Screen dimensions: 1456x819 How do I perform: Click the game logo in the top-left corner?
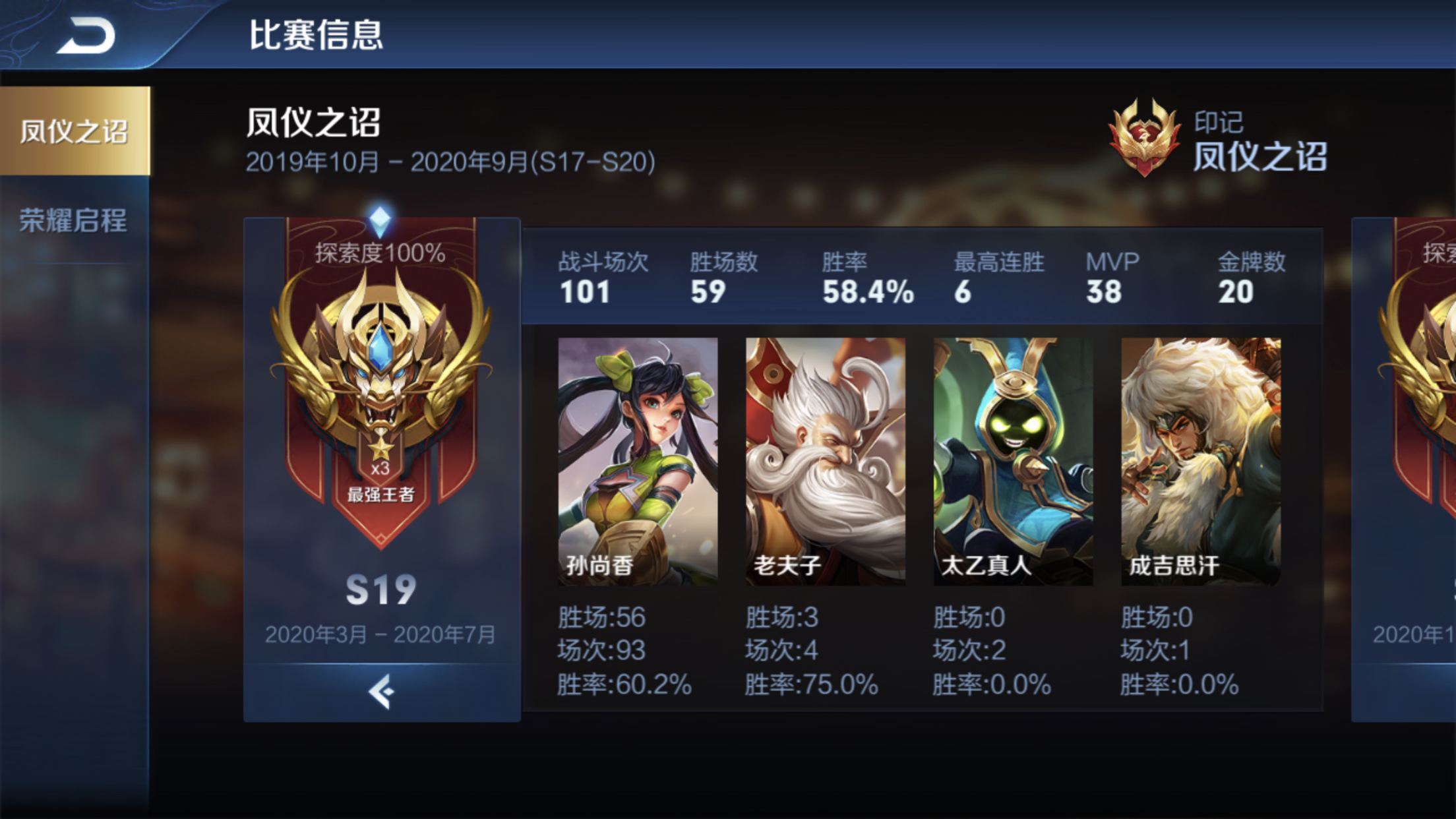click(86, 36)
